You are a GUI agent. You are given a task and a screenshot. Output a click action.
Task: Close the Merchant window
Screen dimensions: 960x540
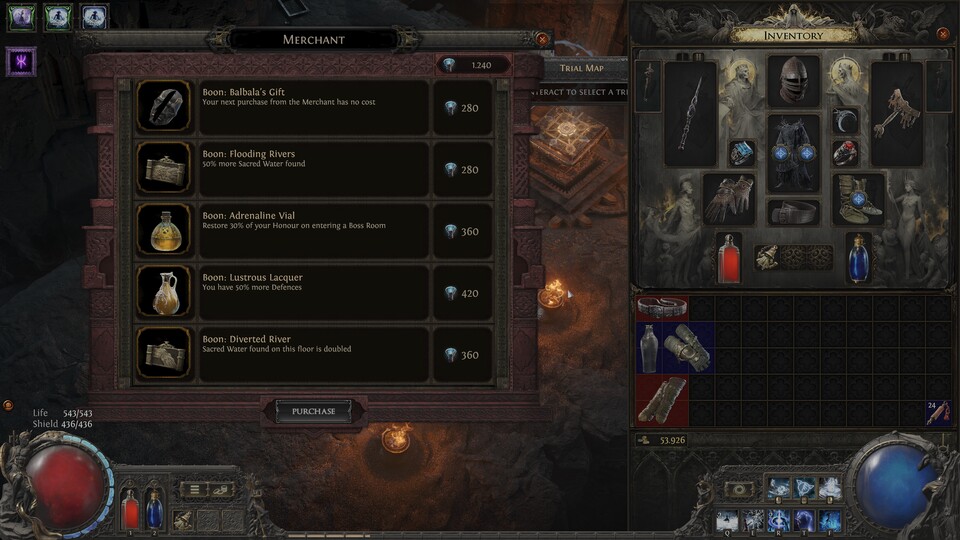[542, 39]
